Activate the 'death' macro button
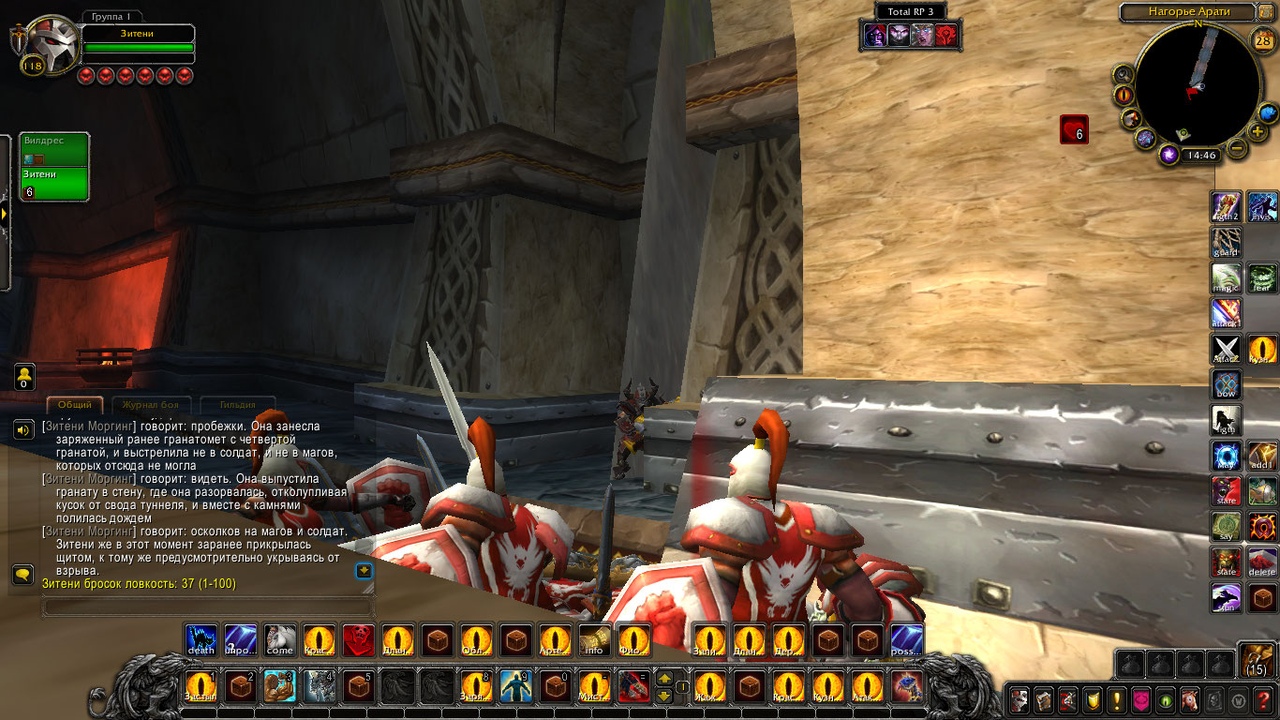Screen dimensions: 1280x720 click(x=201, y=640)
